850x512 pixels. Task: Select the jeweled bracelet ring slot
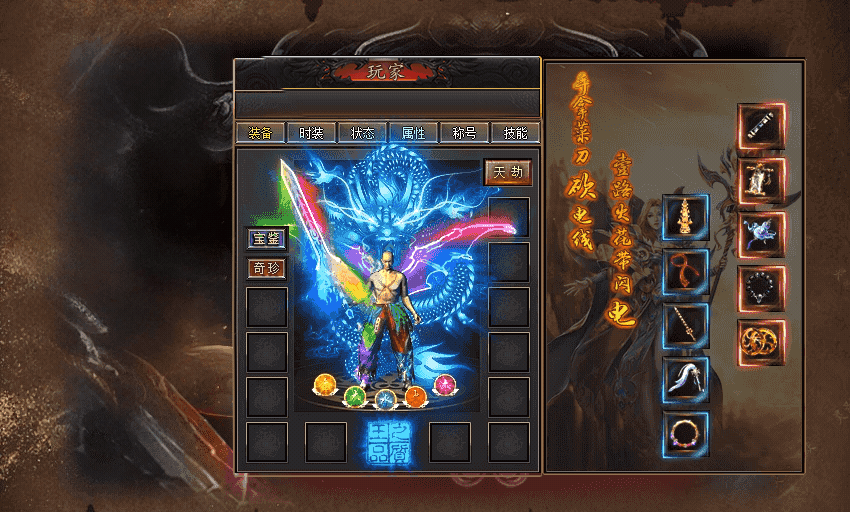(685, 434)
